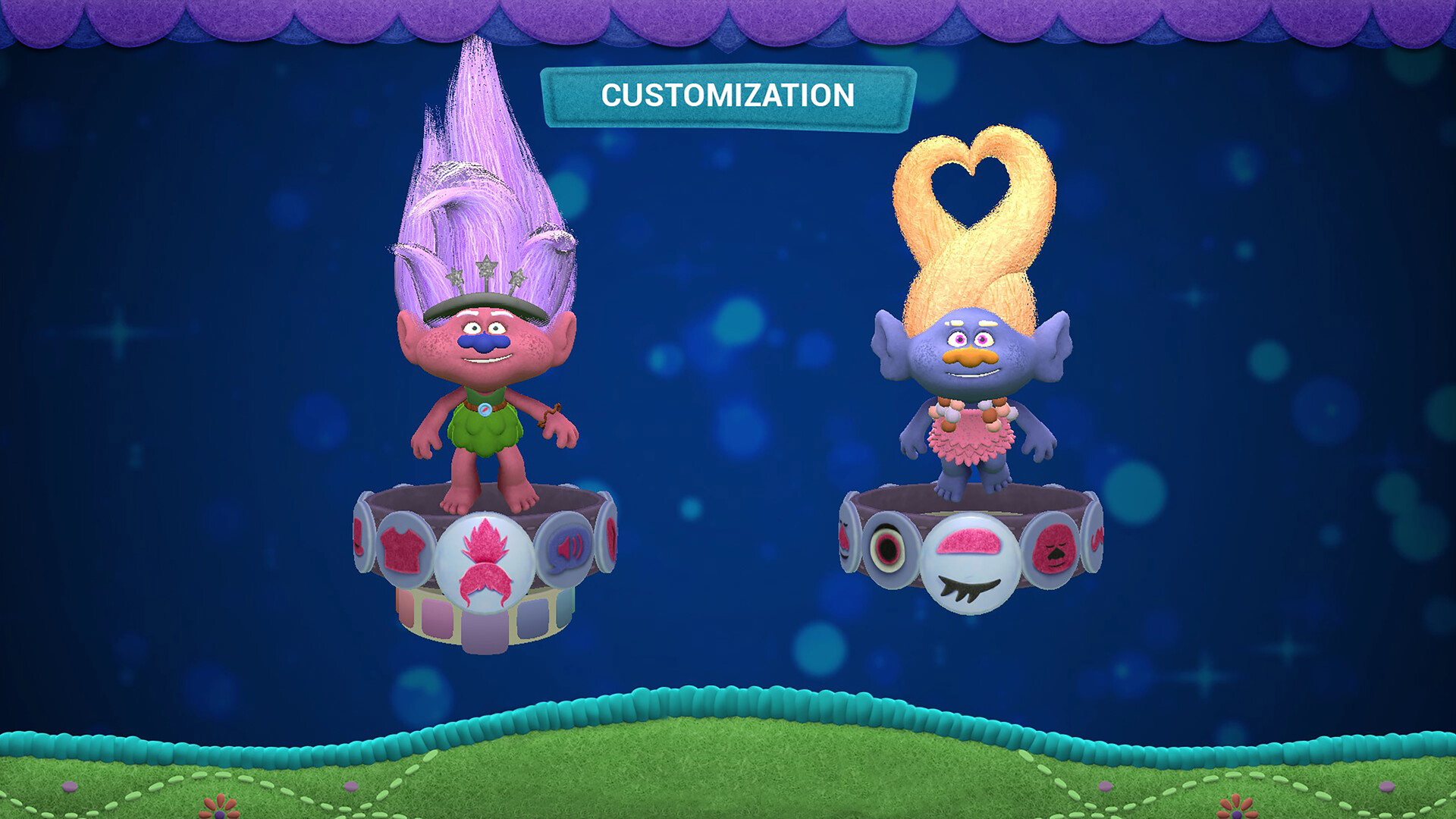Pick the purple color swatch on the lower ring
Viewport: 1456px width, 819px height.
pyautogui.click(x=485, y=629)
